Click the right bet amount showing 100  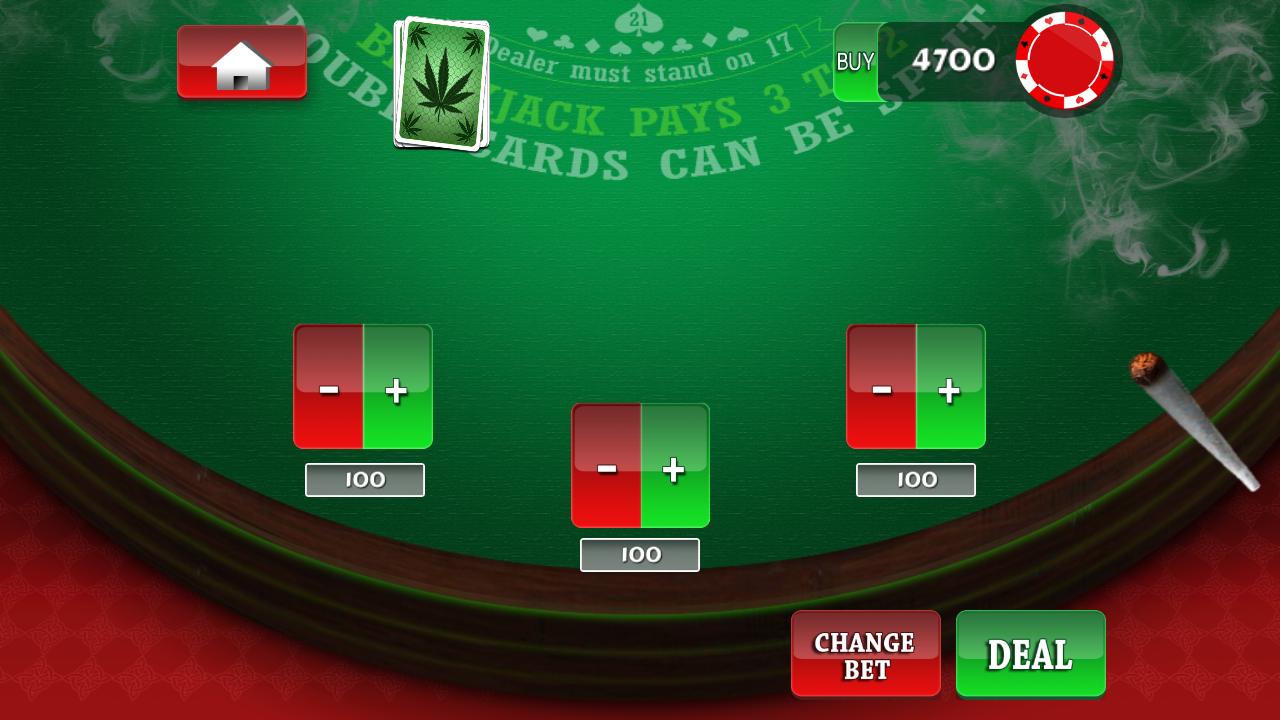tap(914, 479)
